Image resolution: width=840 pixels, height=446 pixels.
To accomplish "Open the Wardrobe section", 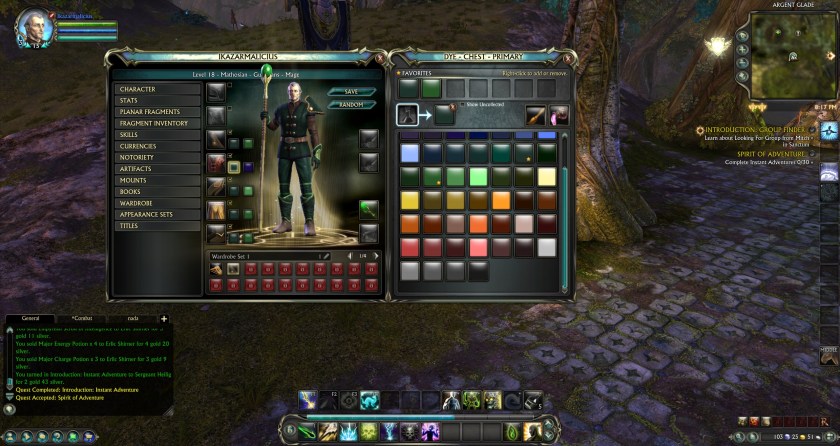I will (x=157, y=203).
